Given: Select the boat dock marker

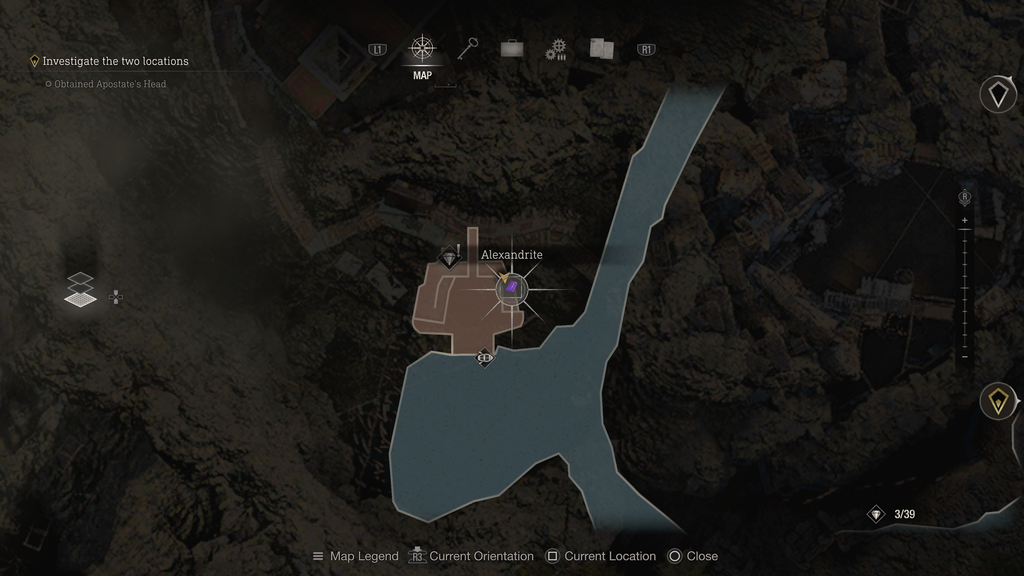Looking at the screenshot, I should pyautogui.click(x=485, y=356).
